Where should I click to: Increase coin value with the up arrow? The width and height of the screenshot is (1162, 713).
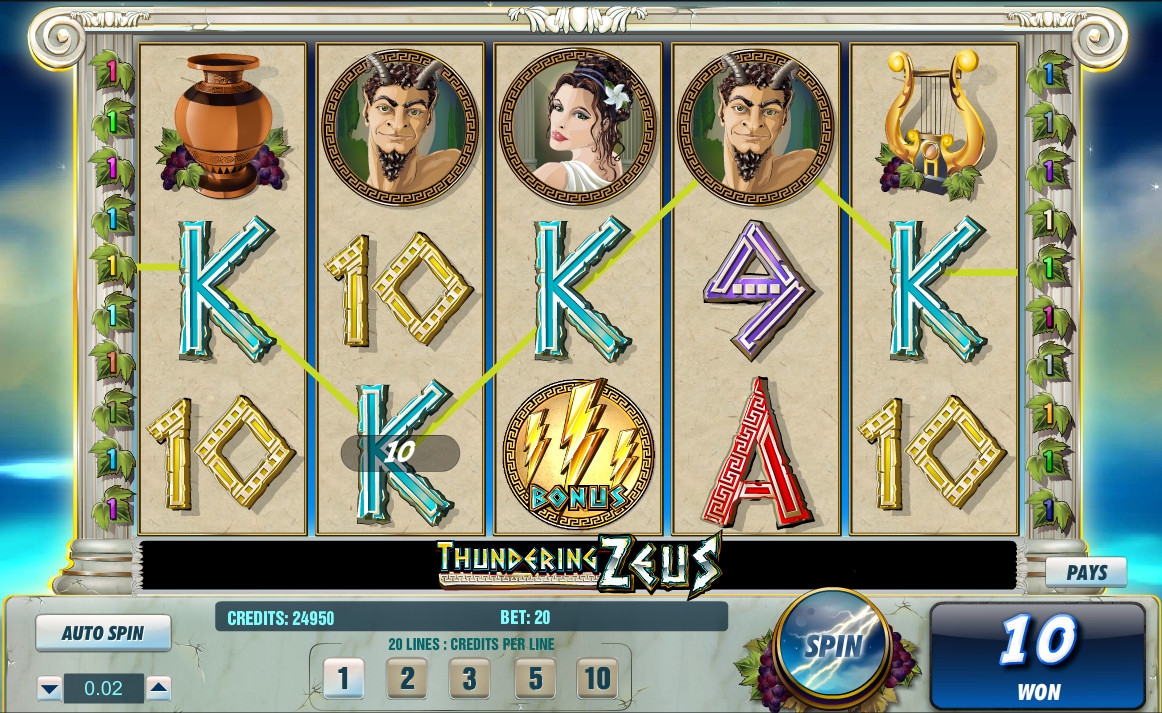click(158, 688)
